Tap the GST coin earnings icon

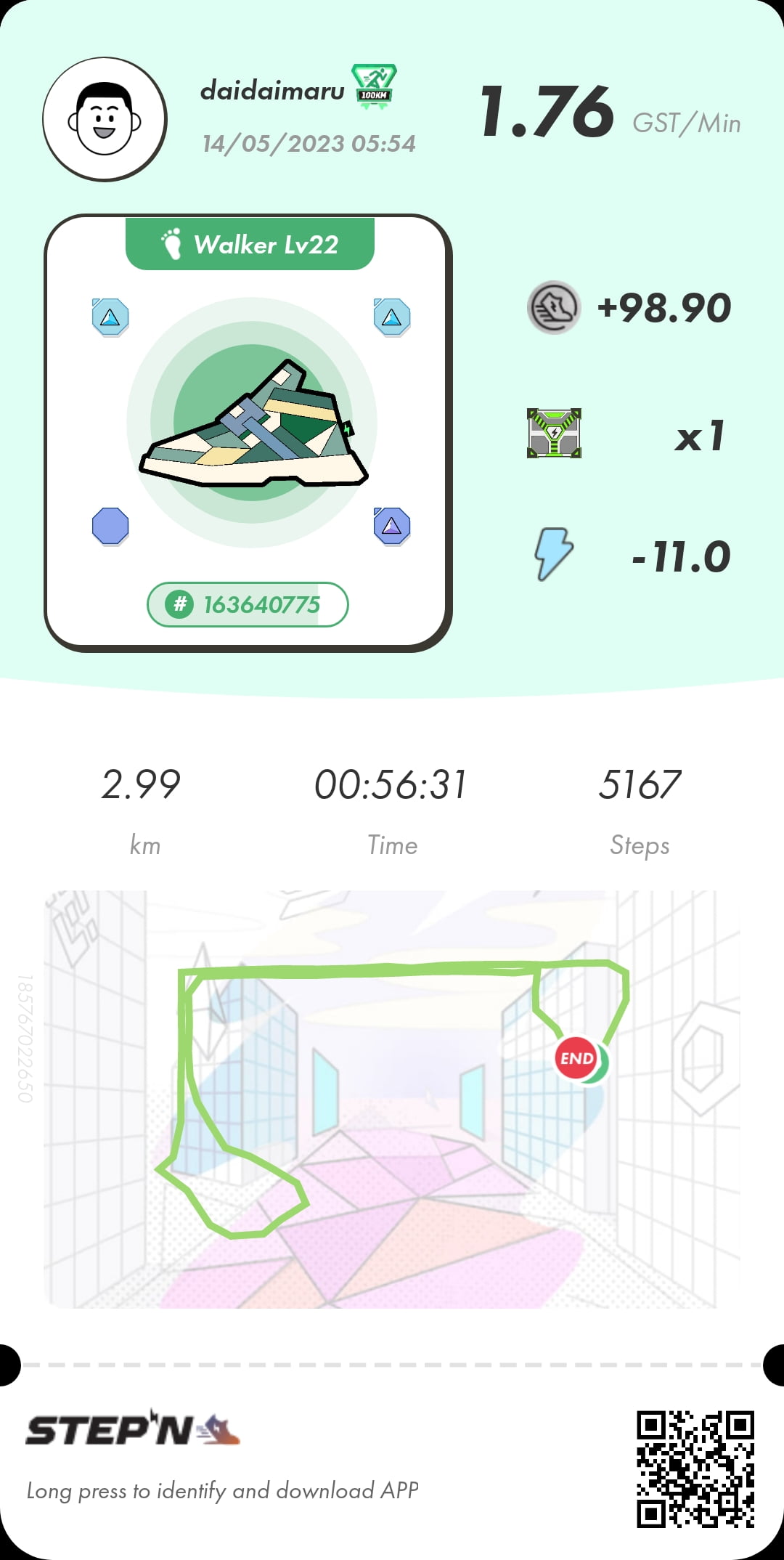point(554,307)
